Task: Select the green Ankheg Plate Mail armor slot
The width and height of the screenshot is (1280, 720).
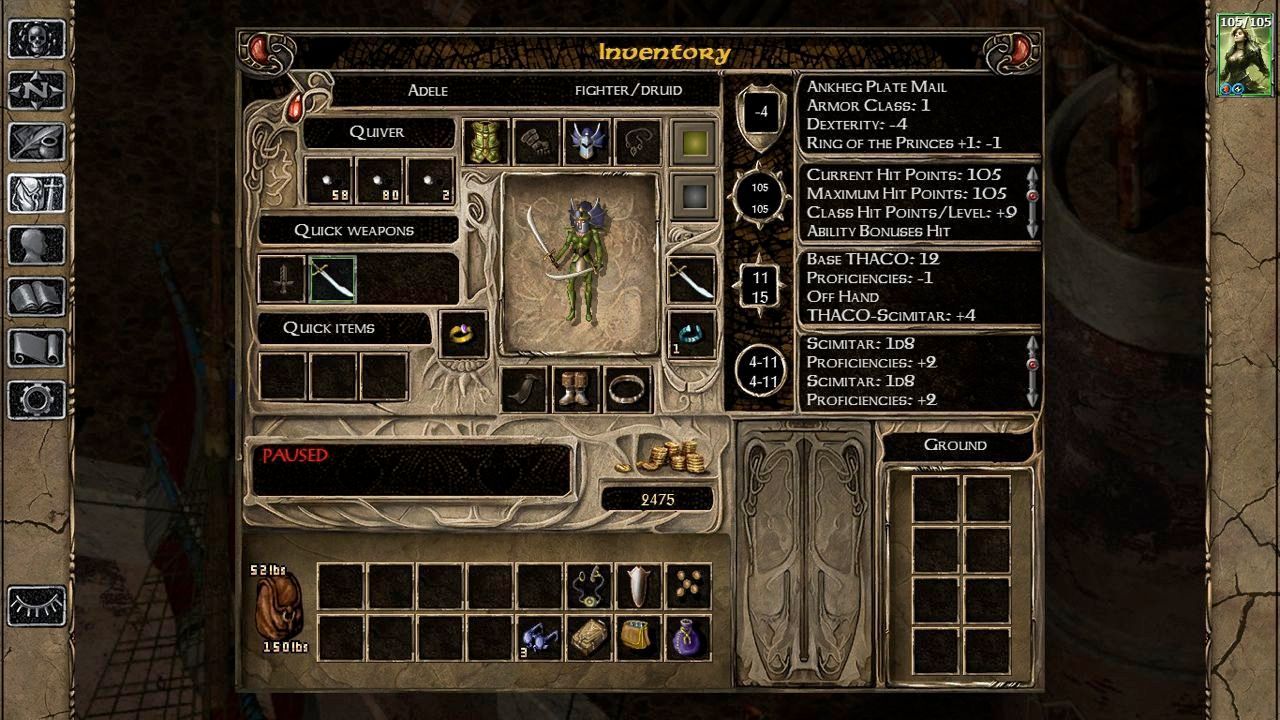Action: pyautogui.click(x=486, y=142)
